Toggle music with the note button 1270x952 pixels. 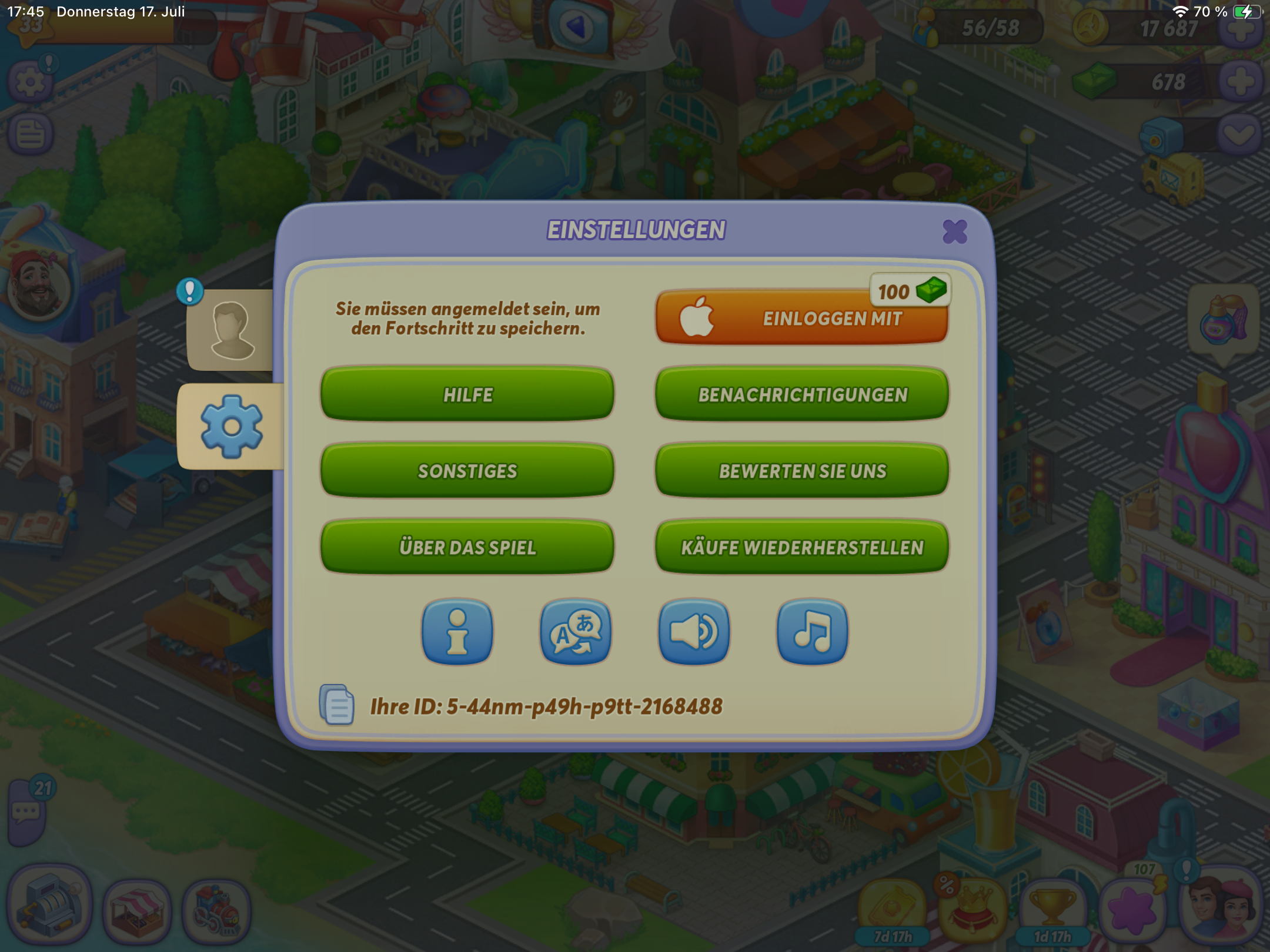click(812, 632)
